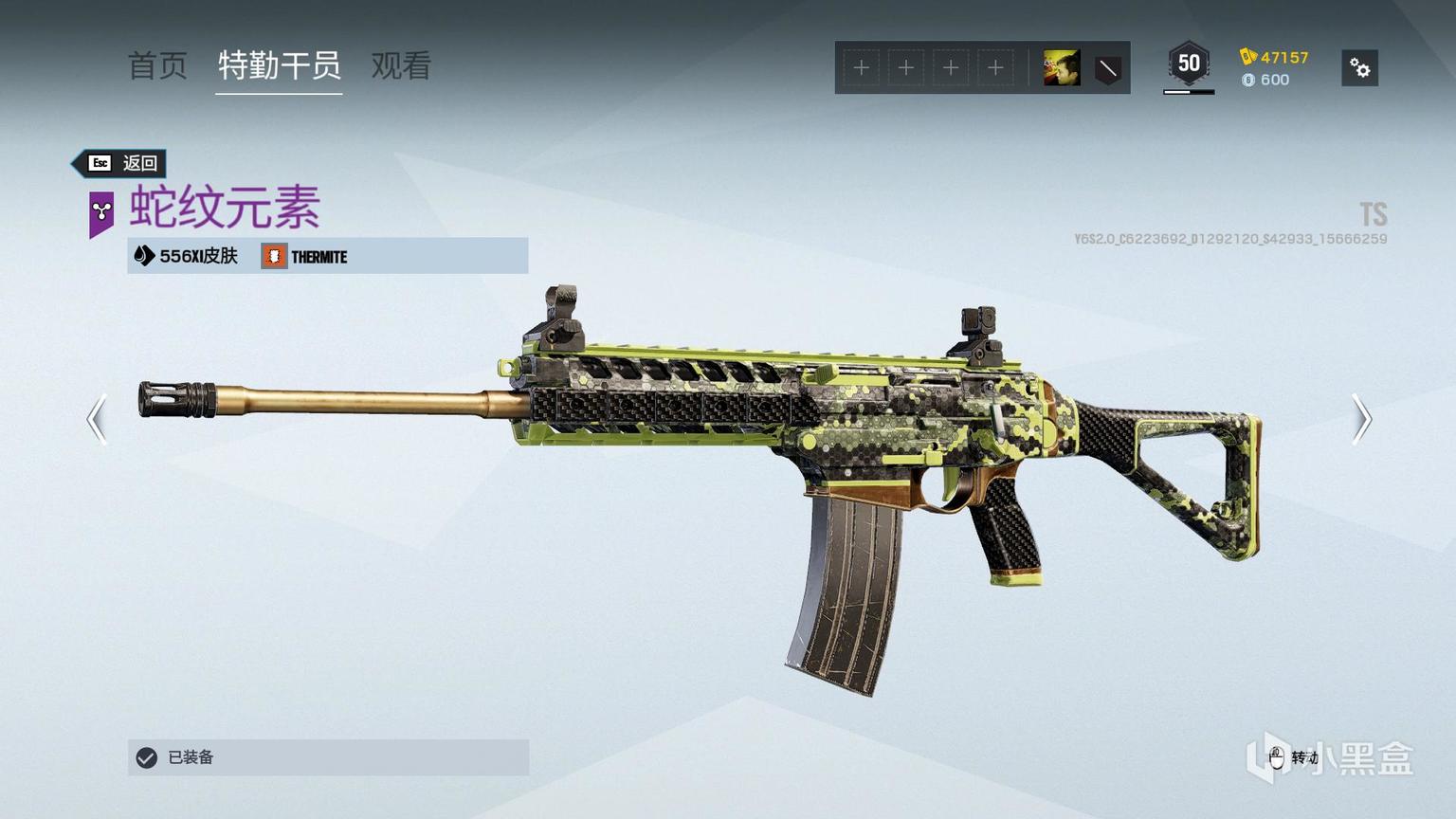Viewport: 1456px width, 819px height.
Task: Open the 首页 home tab
Action: tap(157, 66)
